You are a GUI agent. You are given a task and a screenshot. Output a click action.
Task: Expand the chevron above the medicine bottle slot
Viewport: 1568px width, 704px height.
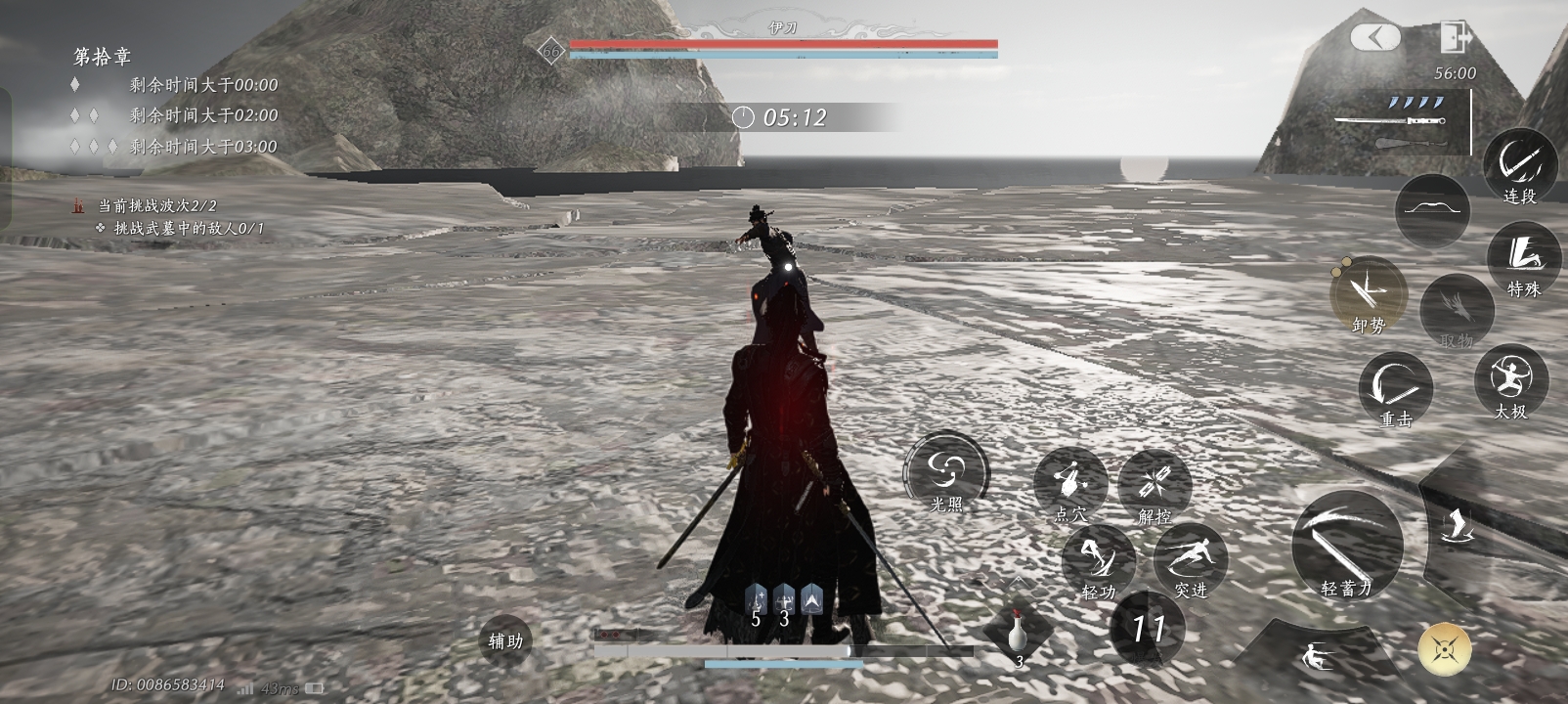click(x=1020, y=580)
